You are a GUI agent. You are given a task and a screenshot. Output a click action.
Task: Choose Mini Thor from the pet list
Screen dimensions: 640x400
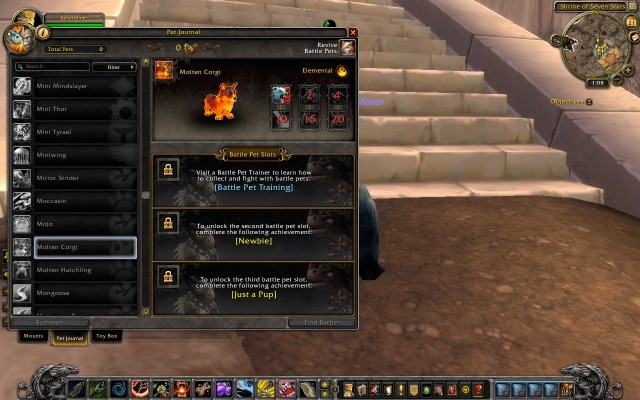pyautogui.click(x=74, y=108)
